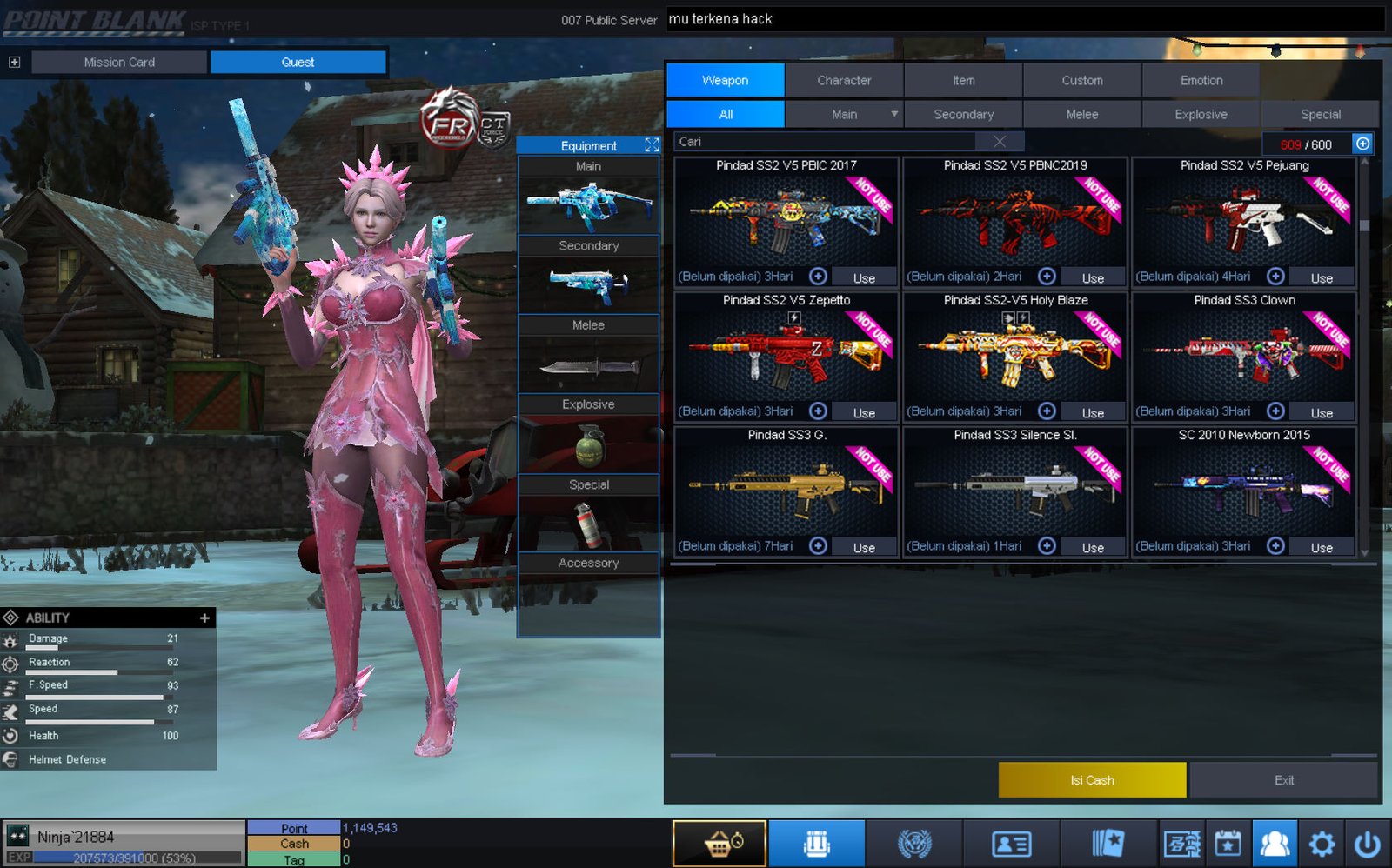Show Melee weapons filter
This screenshot has width=1392, height=868.
click(1082, 114)
